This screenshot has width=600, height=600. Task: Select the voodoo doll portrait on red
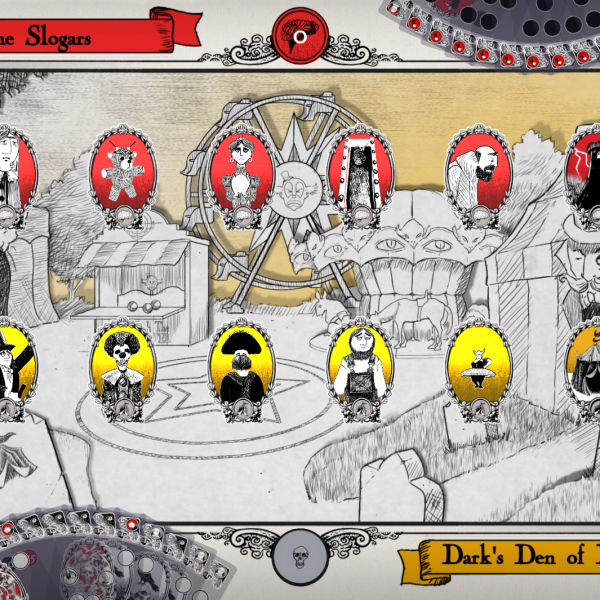click(120, 170)
